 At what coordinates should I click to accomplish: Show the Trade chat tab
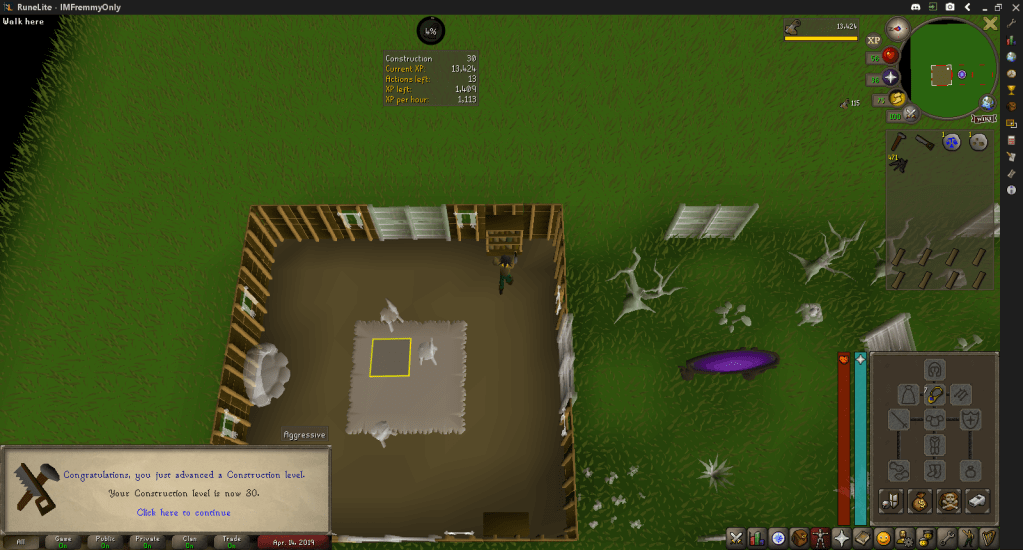pyautogui.click(x=232, y=541)
